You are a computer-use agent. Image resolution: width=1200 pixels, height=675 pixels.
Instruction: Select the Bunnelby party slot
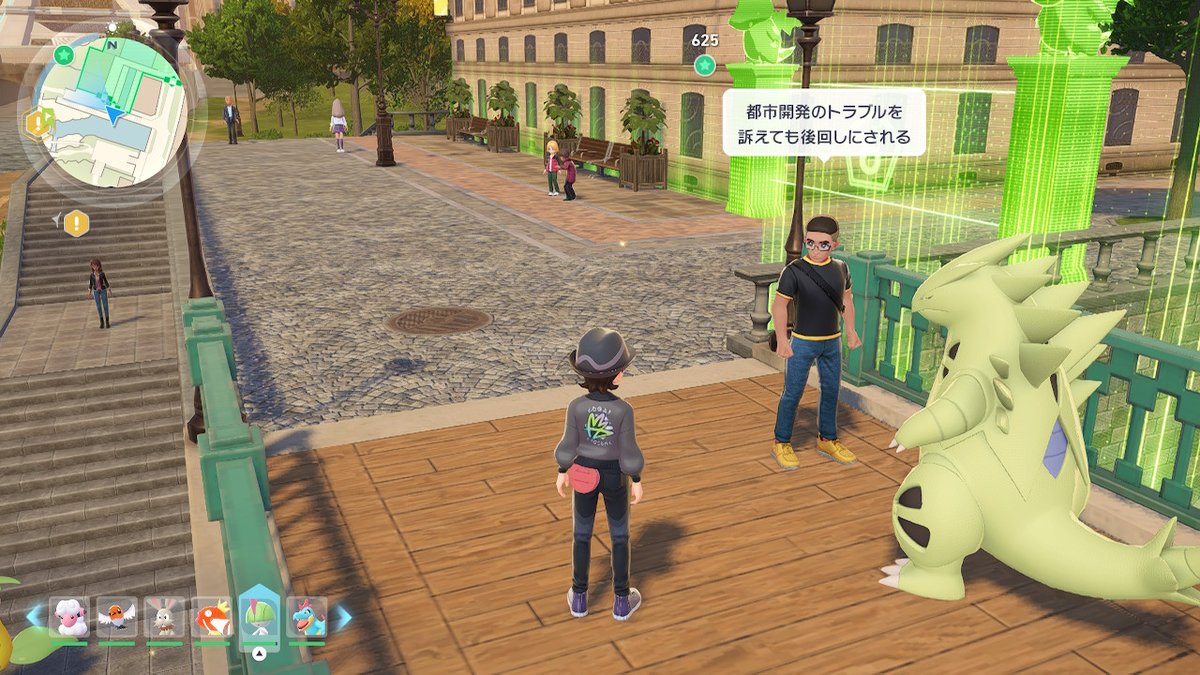(164, 617)
